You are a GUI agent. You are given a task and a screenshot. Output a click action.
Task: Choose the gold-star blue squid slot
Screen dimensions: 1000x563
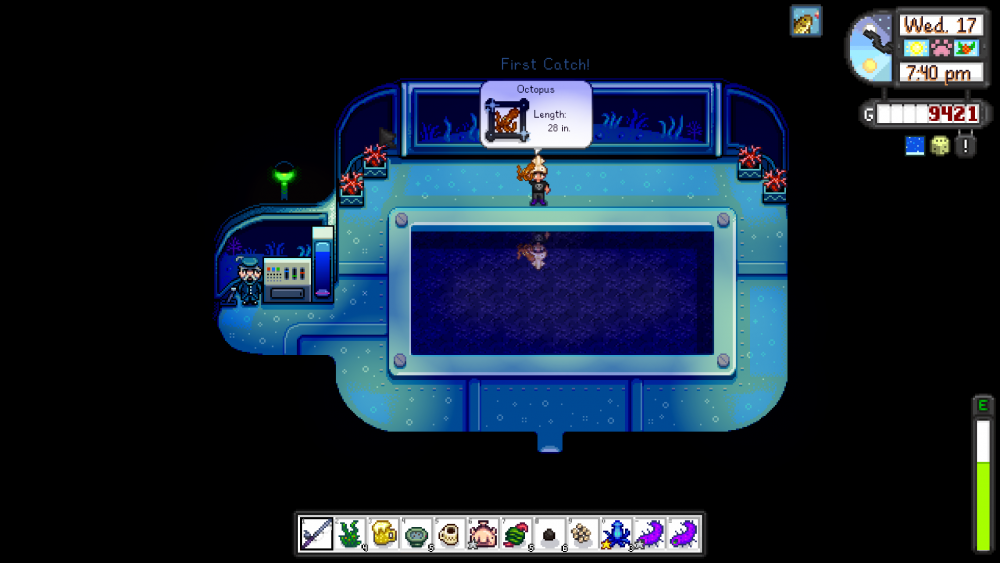tap(616, 533)
